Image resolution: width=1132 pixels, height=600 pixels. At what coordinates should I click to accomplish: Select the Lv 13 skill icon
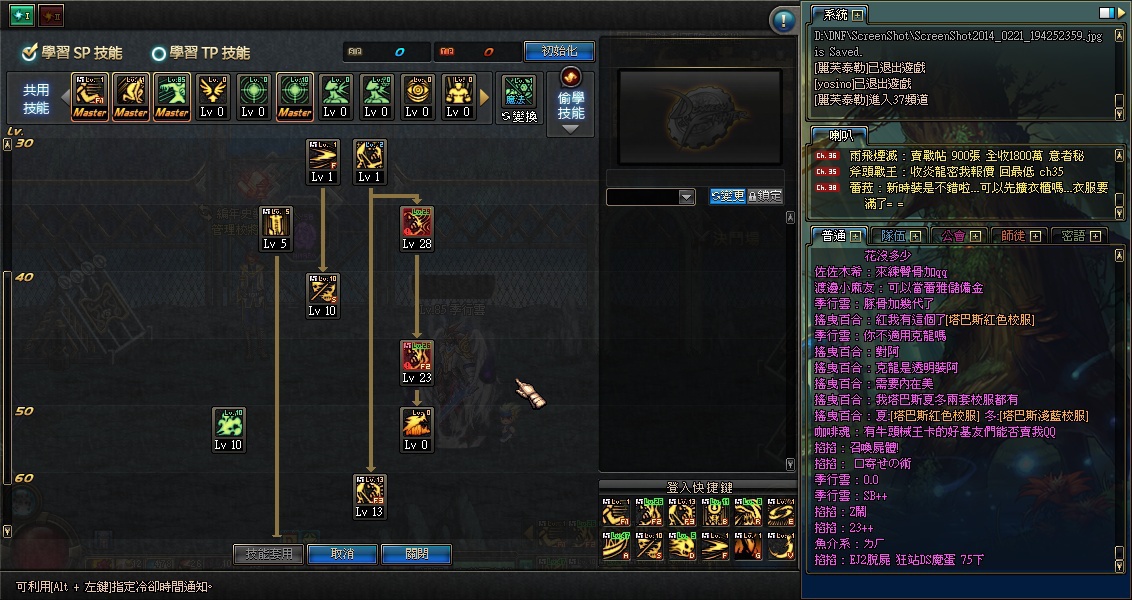click(x=369, y=492)
